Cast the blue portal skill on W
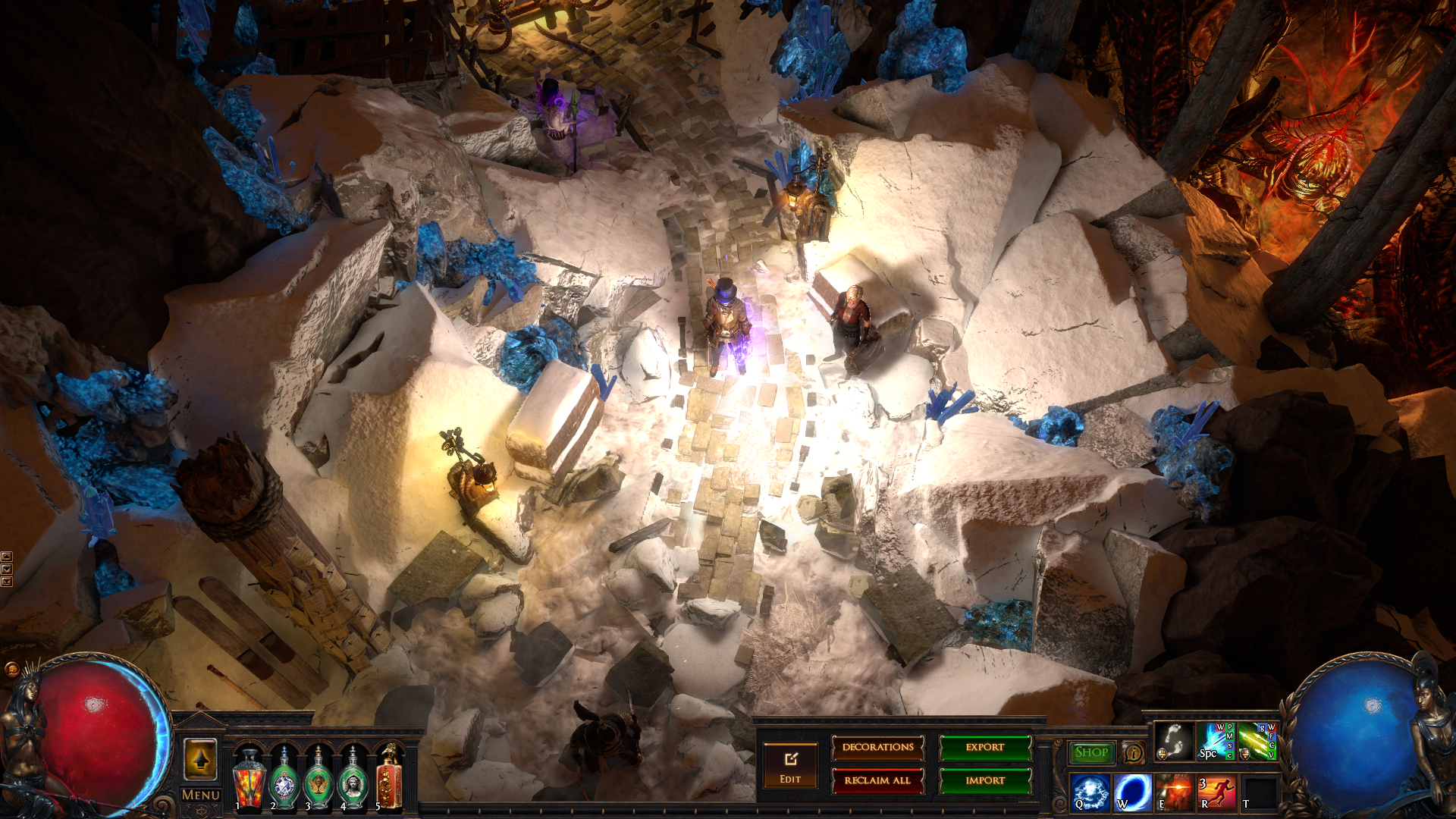Viewport: 1456px width, 819px height. pos(1132,792)
